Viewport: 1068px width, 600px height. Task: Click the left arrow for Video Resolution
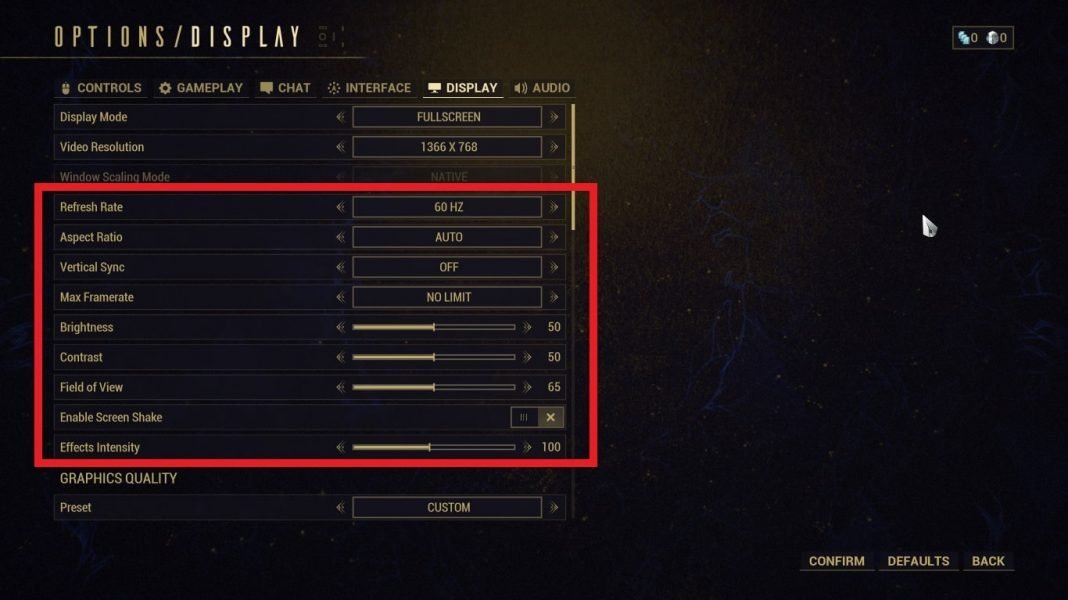pos(341,147)
